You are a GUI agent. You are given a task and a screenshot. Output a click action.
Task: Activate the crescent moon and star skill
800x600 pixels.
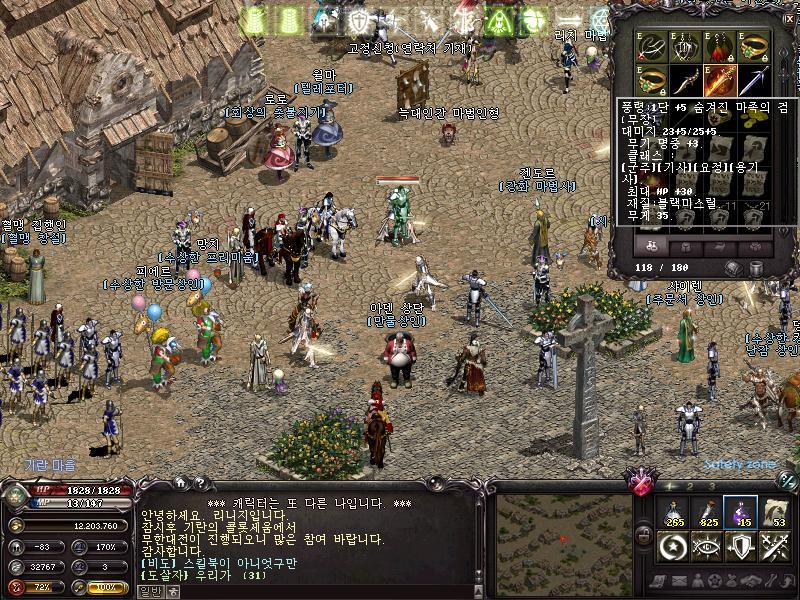point(674,546)
